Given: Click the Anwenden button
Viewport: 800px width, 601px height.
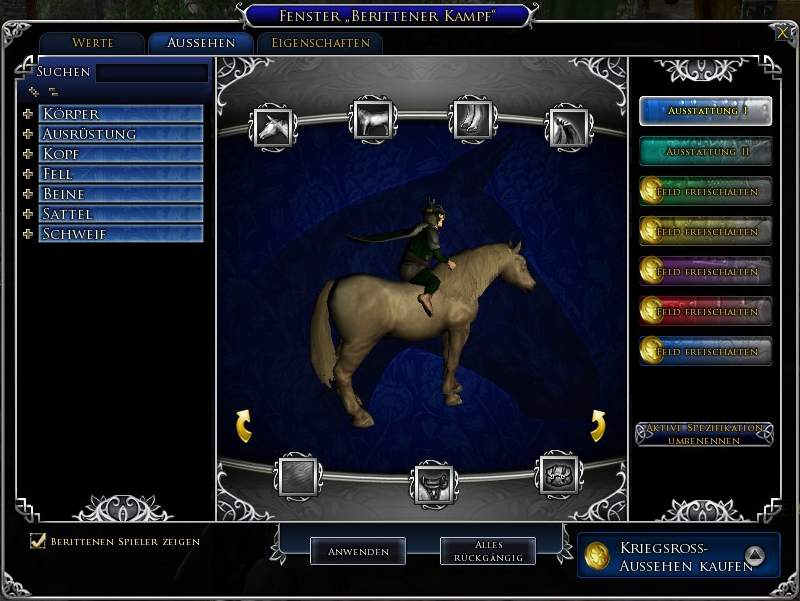Looking at the screenshot, I should coord(357,551).
